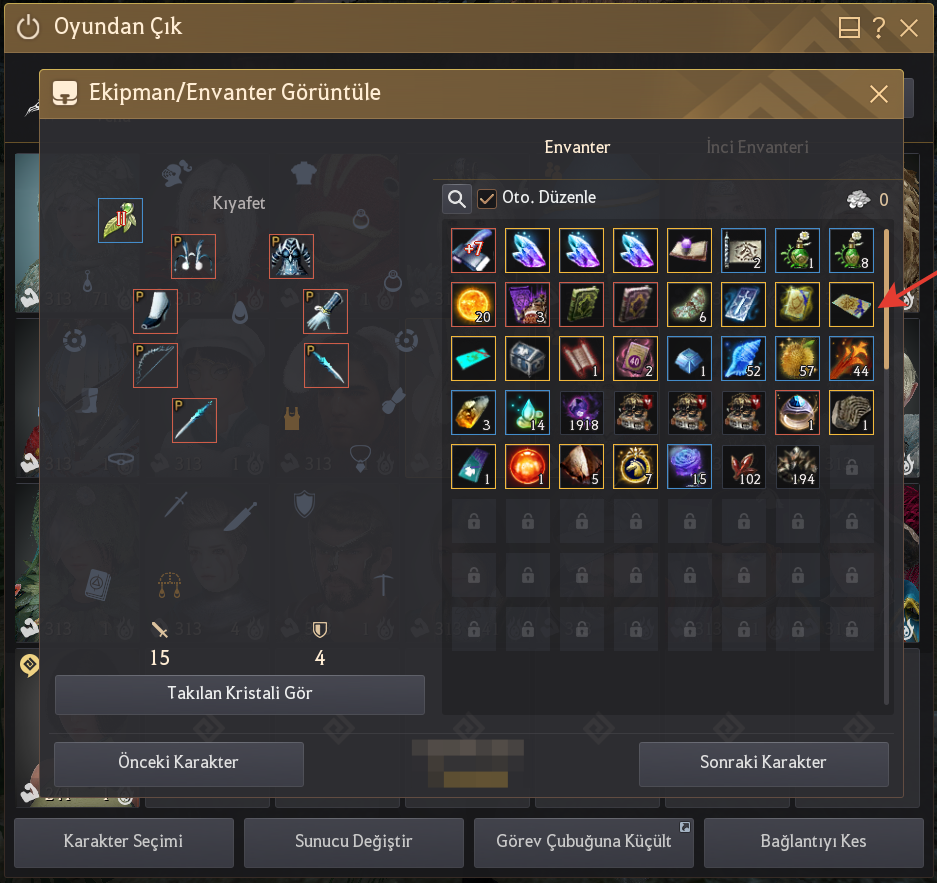Click the Bağlantıyı Kes button
The image size is (937, 883).
point(813,841)
